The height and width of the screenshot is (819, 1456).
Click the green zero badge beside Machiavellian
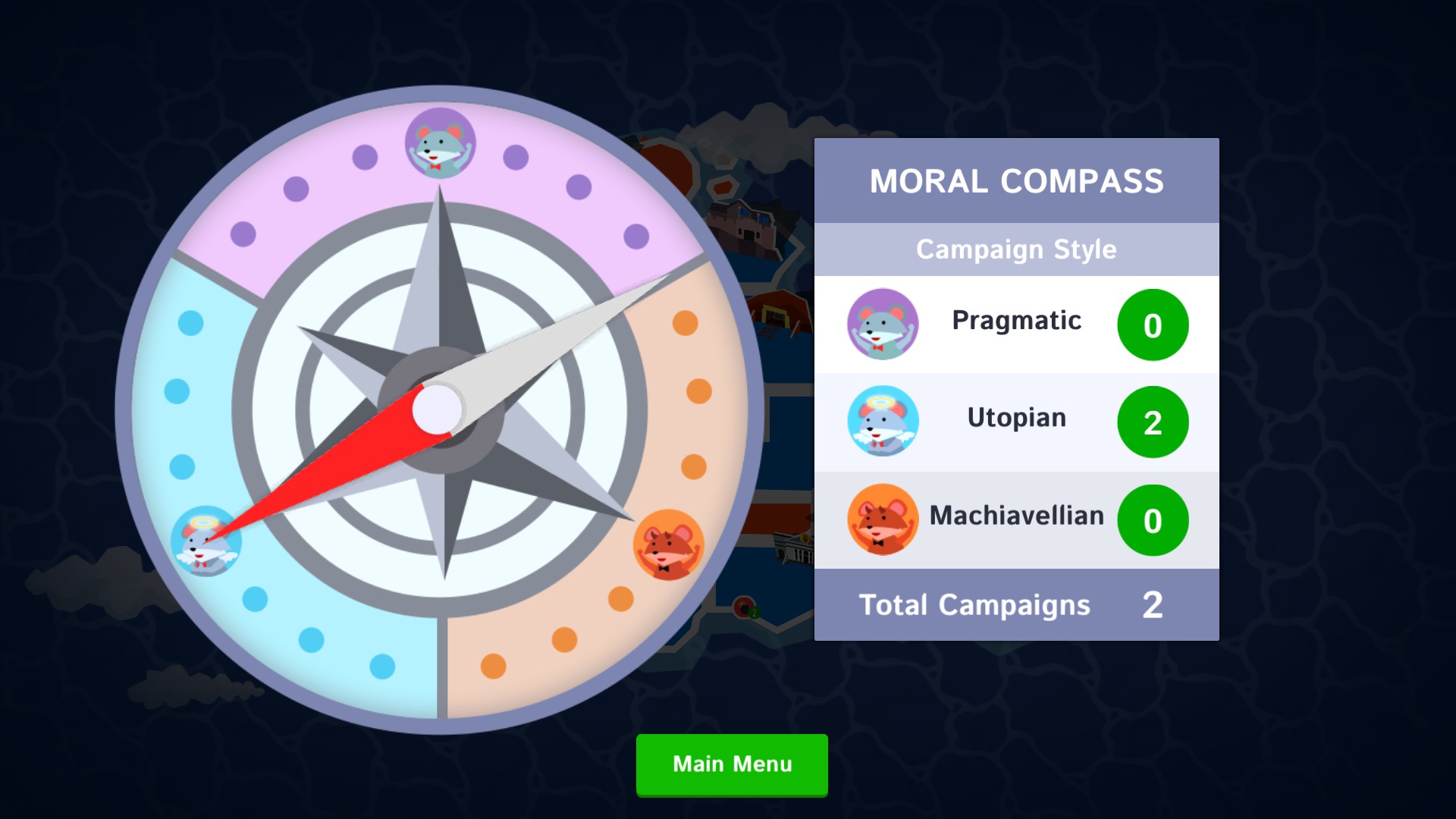point(1153,520)
